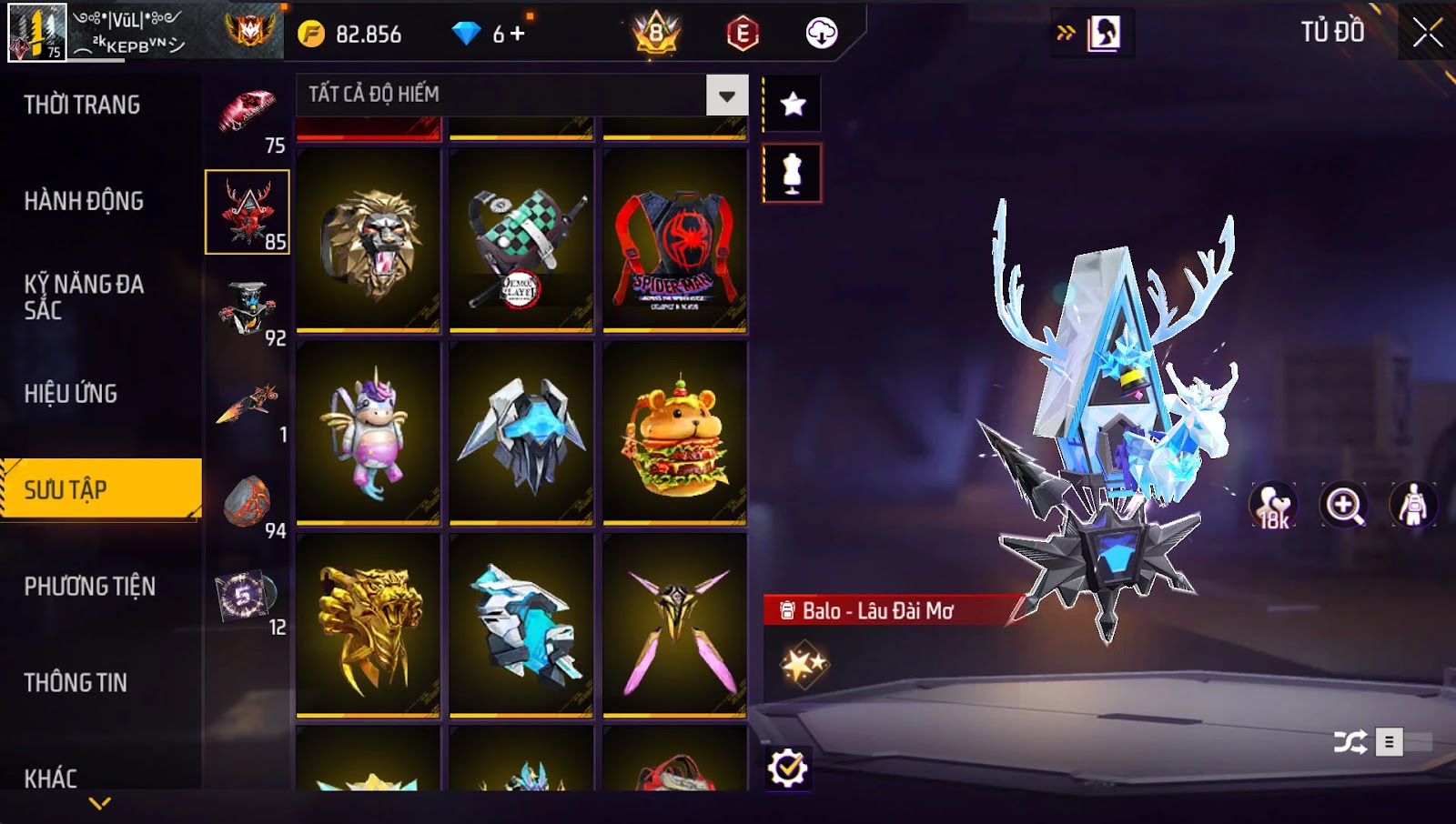This screenshot has height=824, width=1456.
Task: Switch to the Hành Động tab
Action: (x=84, y=201)
